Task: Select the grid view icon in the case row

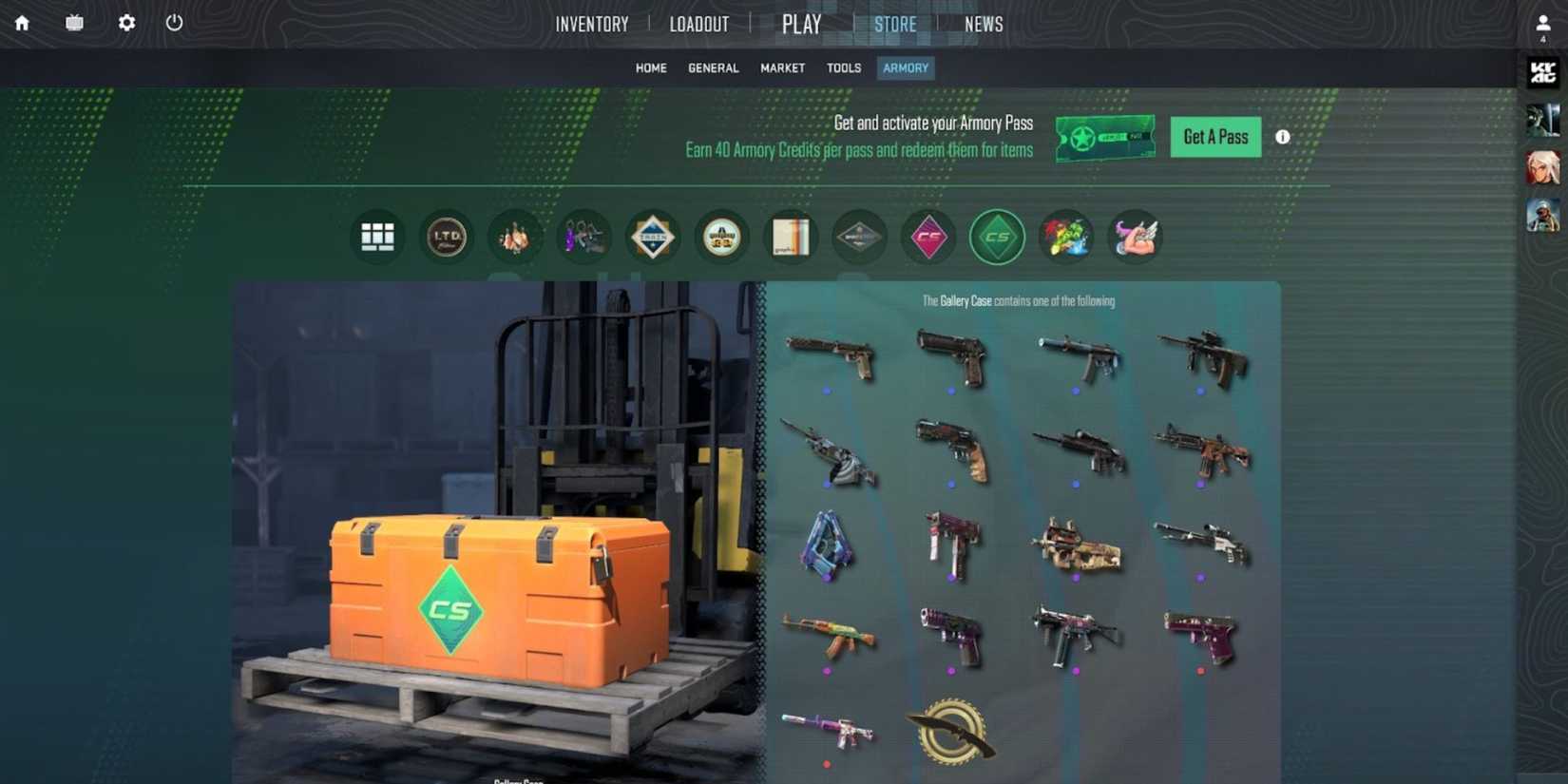Action: [x=378, y=237]
